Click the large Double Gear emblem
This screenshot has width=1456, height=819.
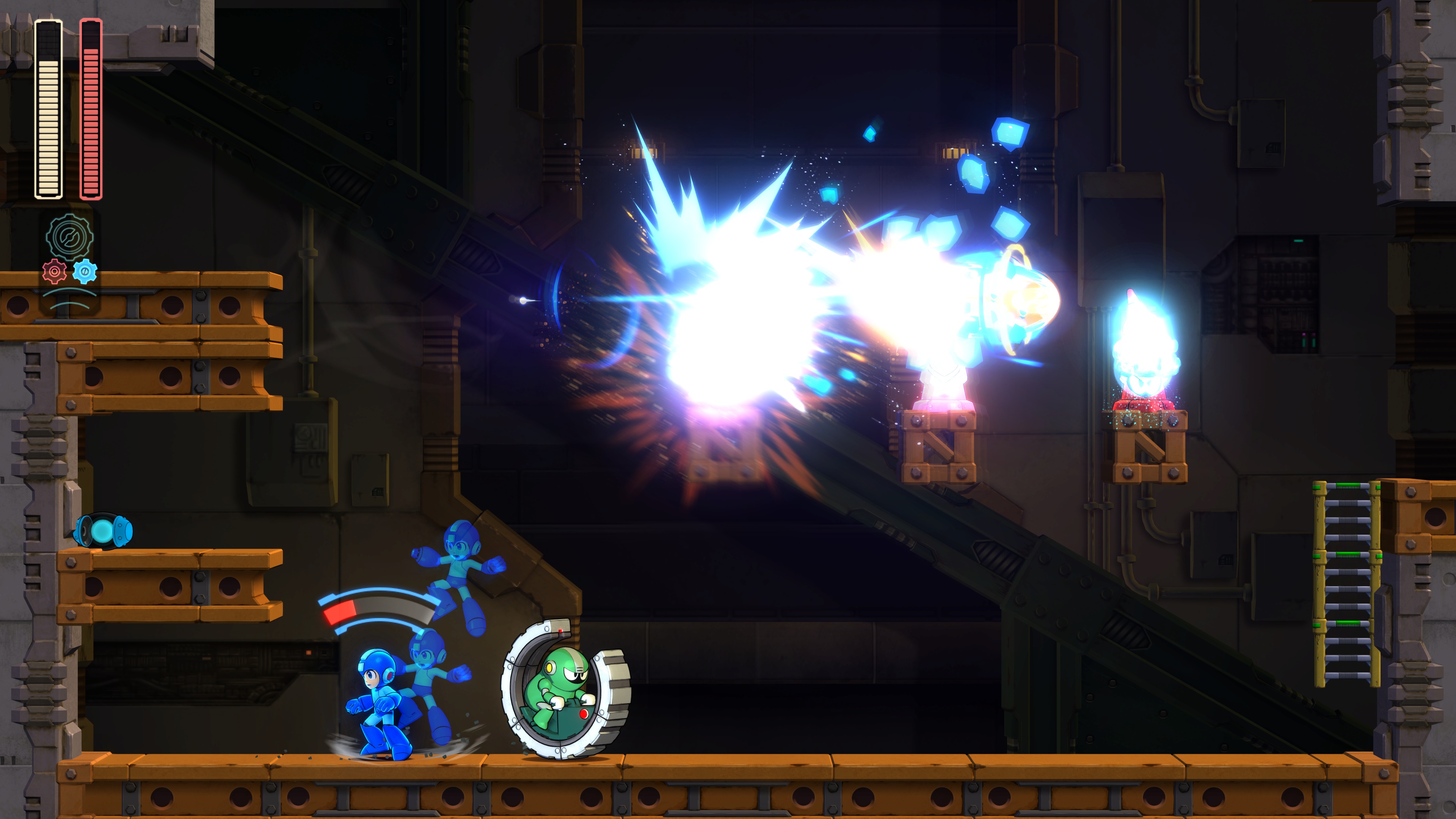point(69,237)
